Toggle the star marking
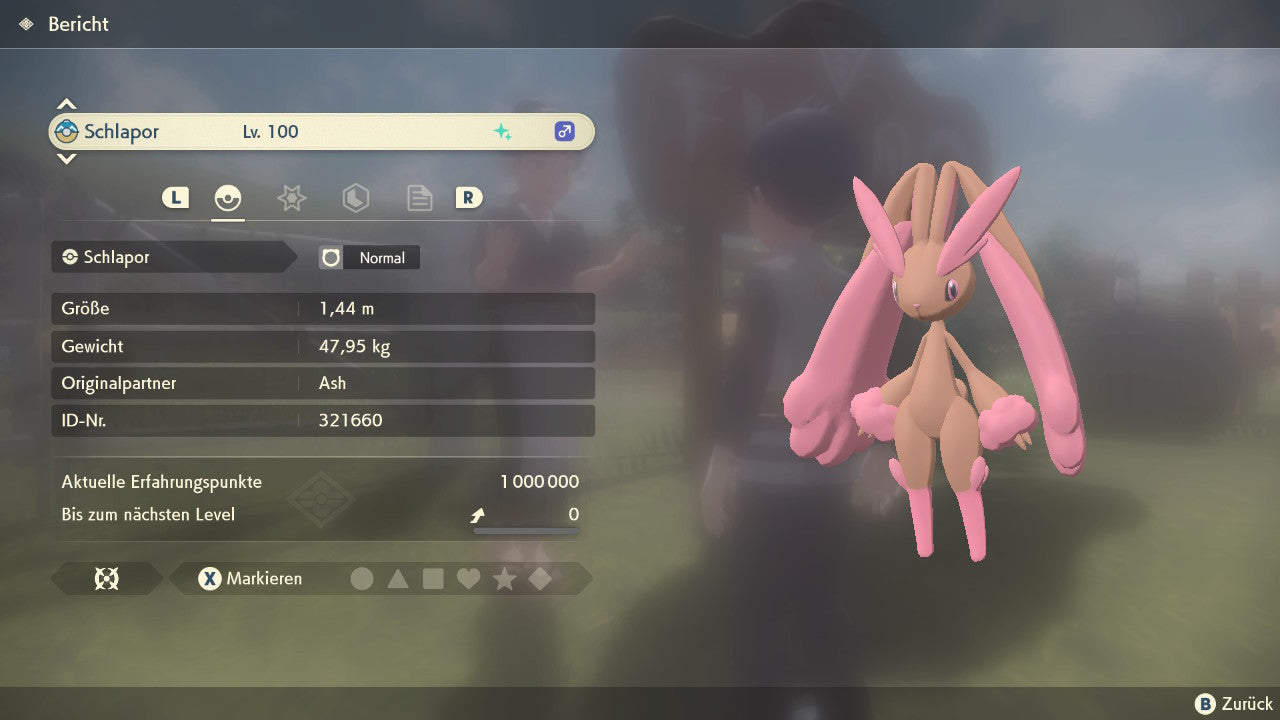Image resolution: width=1280 pixels, height=720 pixels. [504, 578]
